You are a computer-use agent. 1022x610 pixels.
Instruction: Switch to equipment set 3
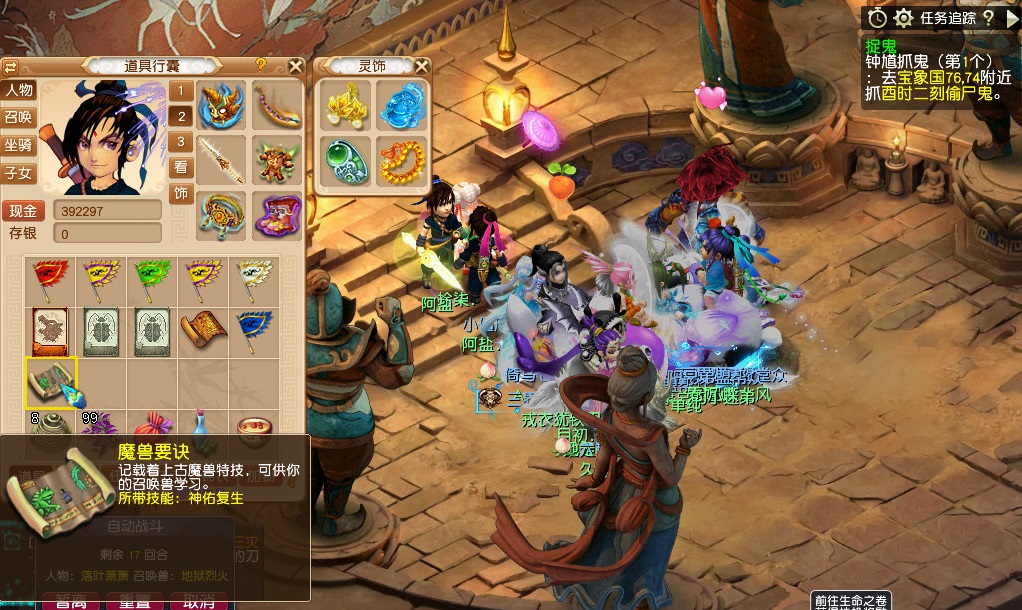(181, 142)
